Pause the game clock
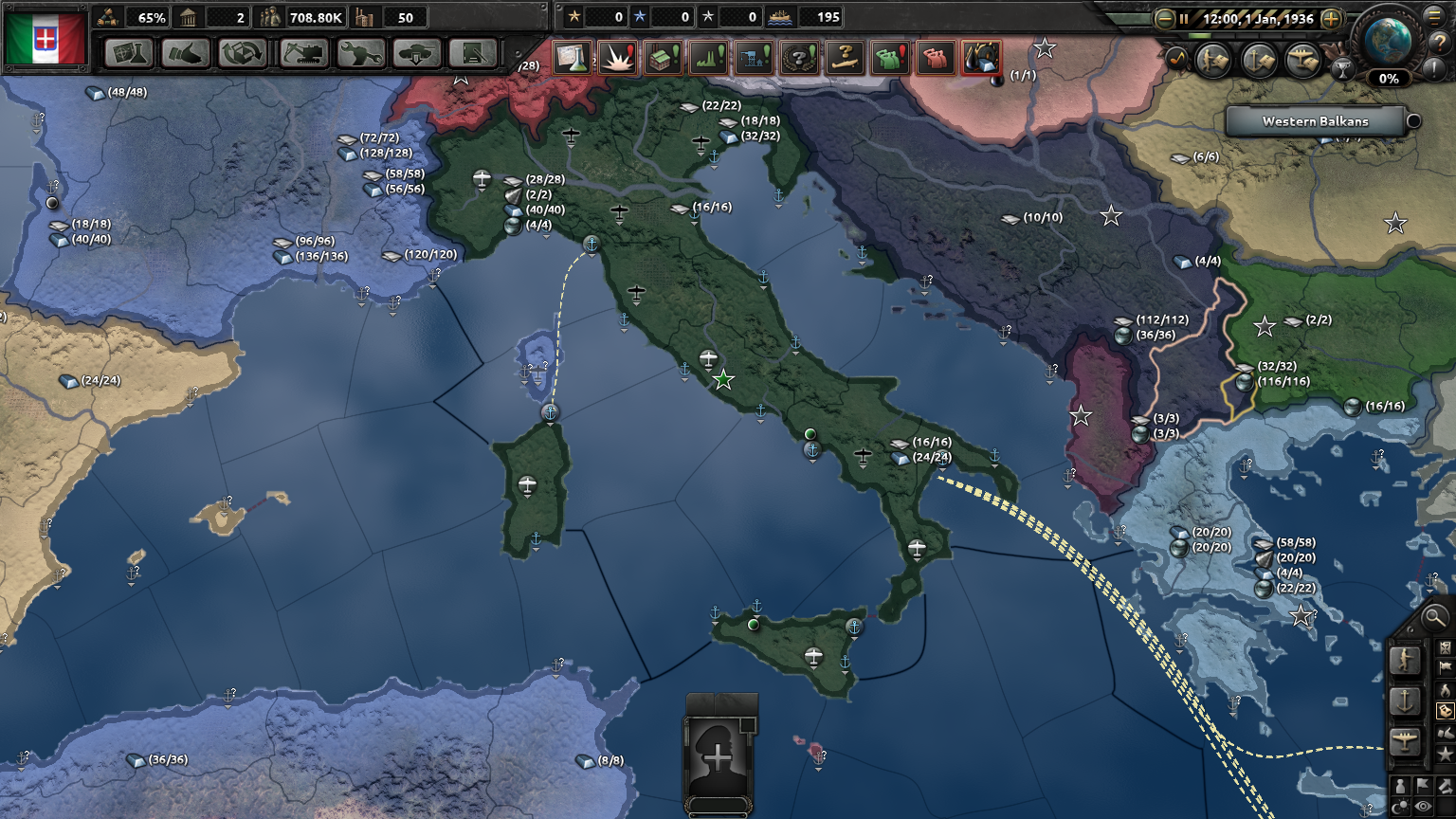This screenshot has height=819, width=1456. 1184,18
